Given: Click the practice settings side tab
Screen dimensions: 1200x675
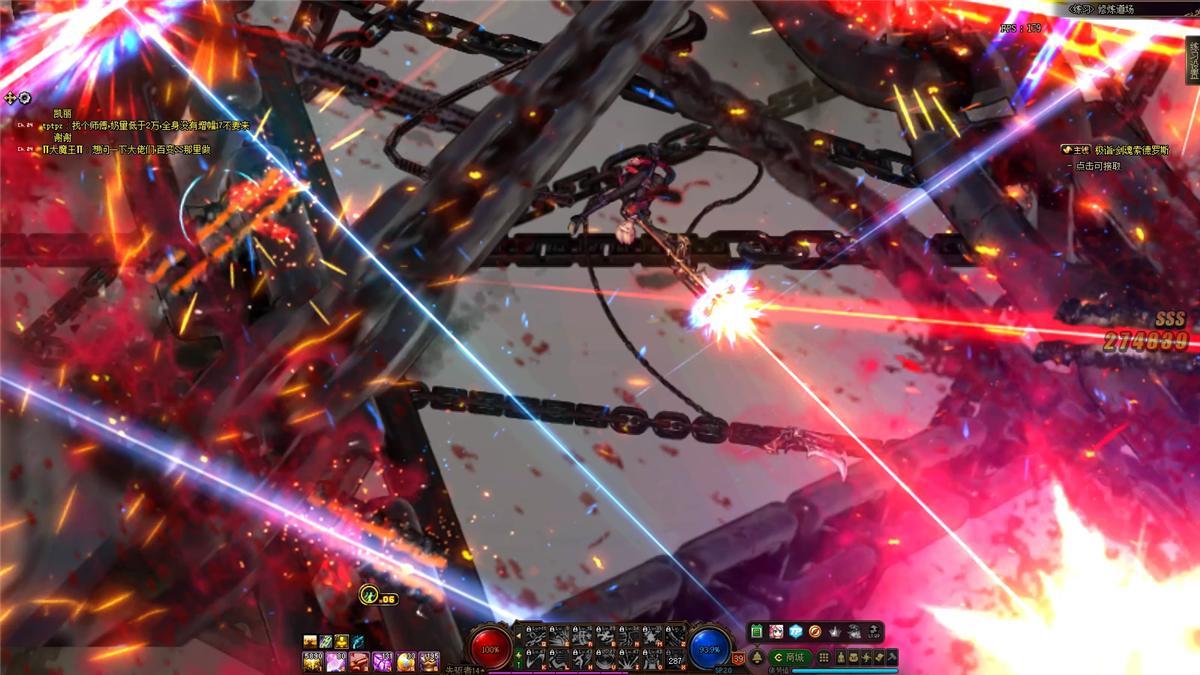Looking at the screenshot, I should click(x=1192, y=58).
